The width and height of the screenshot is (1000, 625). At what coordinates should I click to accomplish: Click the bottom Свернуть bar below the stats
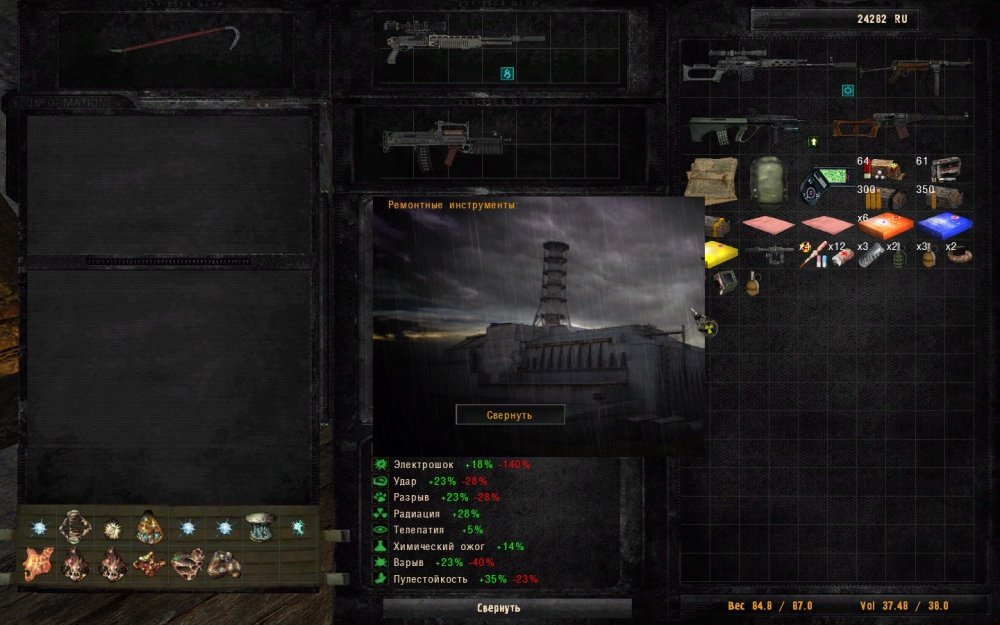click(507, 607)
